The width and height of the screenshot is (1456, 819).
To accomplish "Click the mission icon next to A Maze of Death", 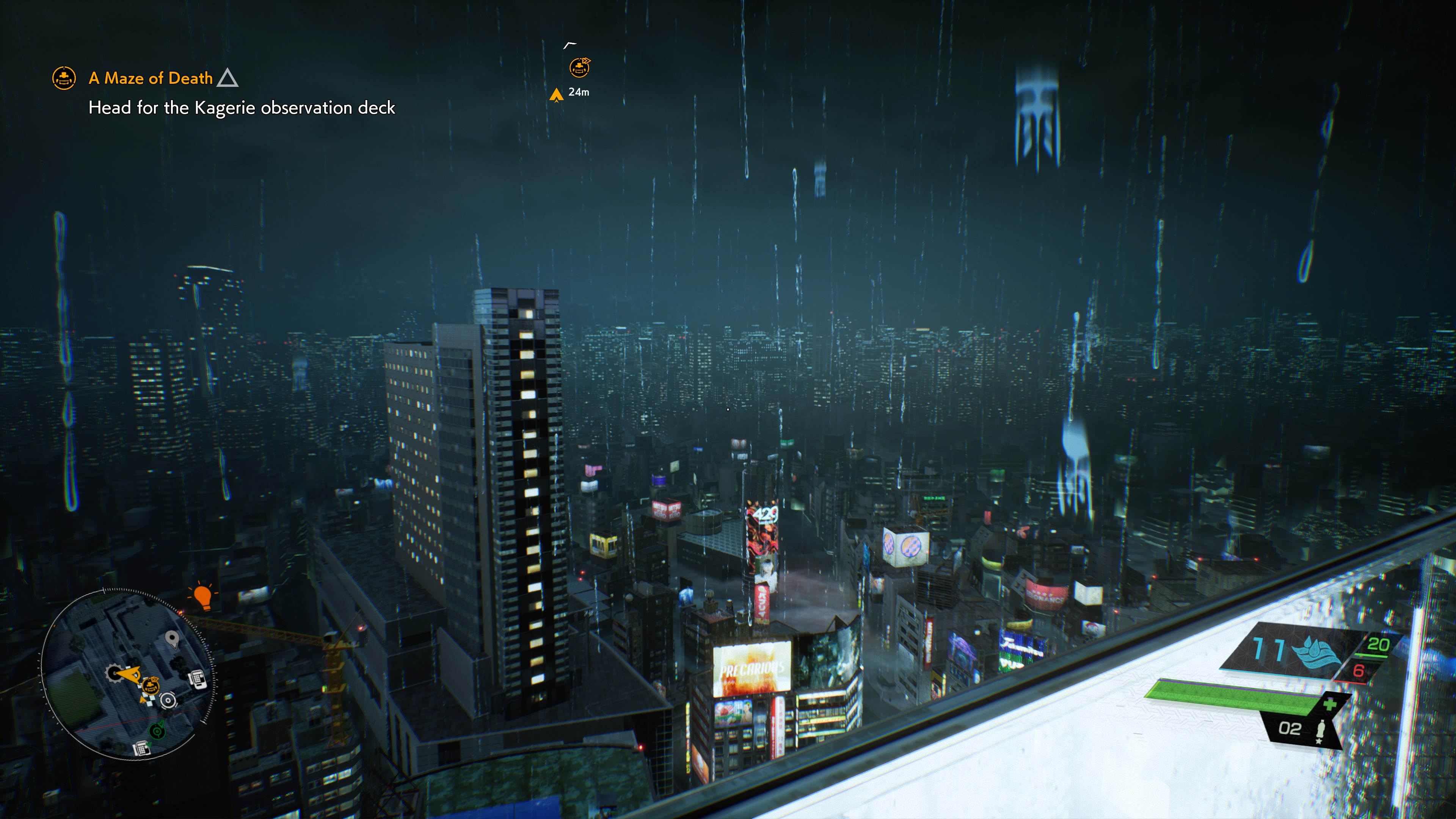I will point(64,78).
